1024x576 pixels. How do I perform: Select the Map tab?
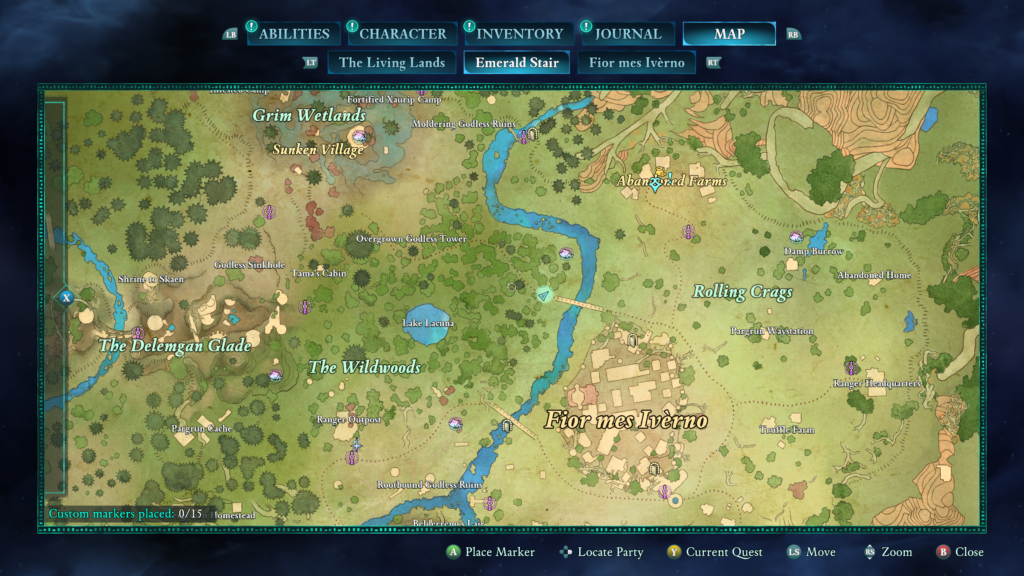tap(729, 34)
